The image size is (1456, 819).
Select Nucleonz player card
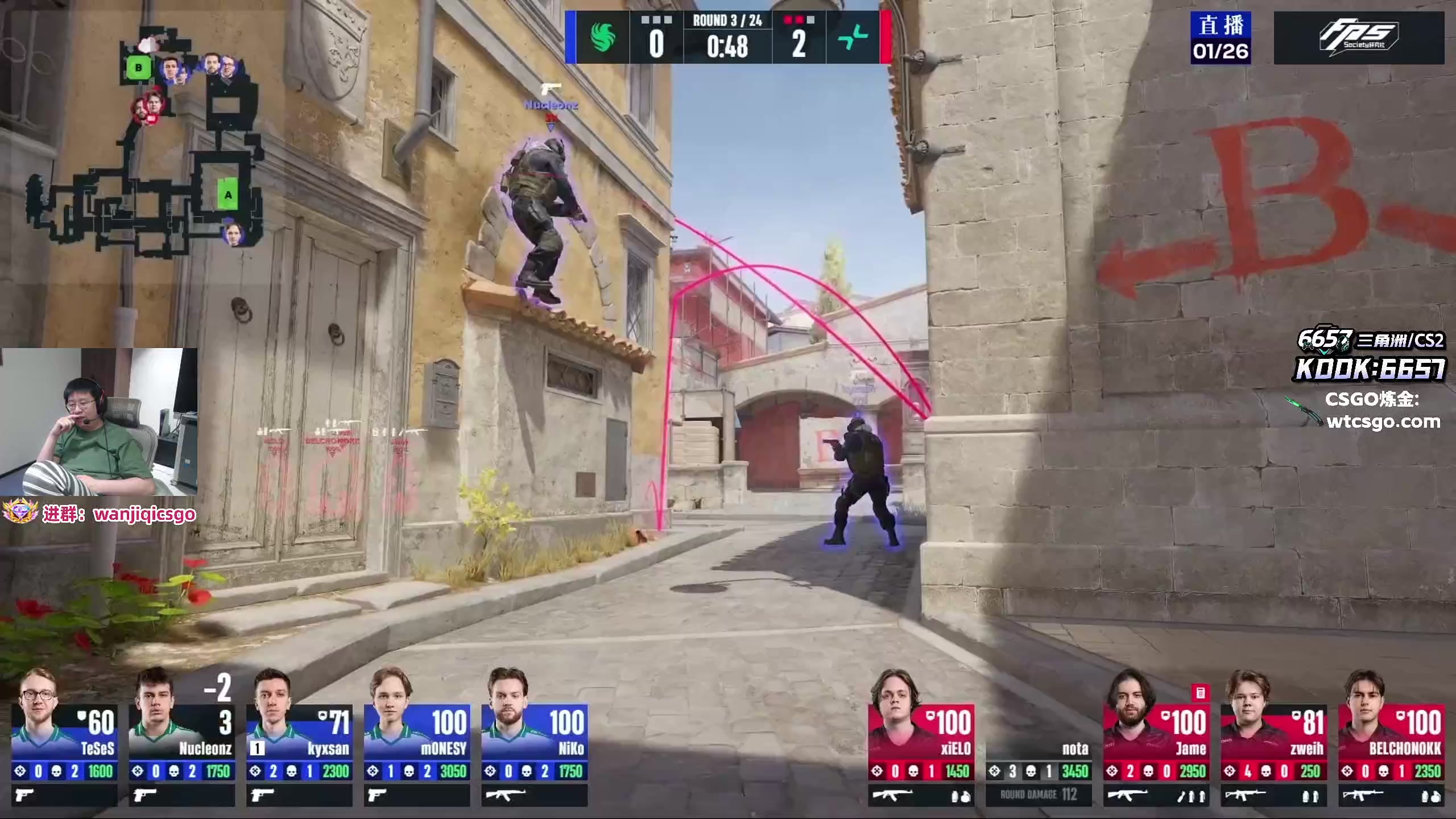181,739
